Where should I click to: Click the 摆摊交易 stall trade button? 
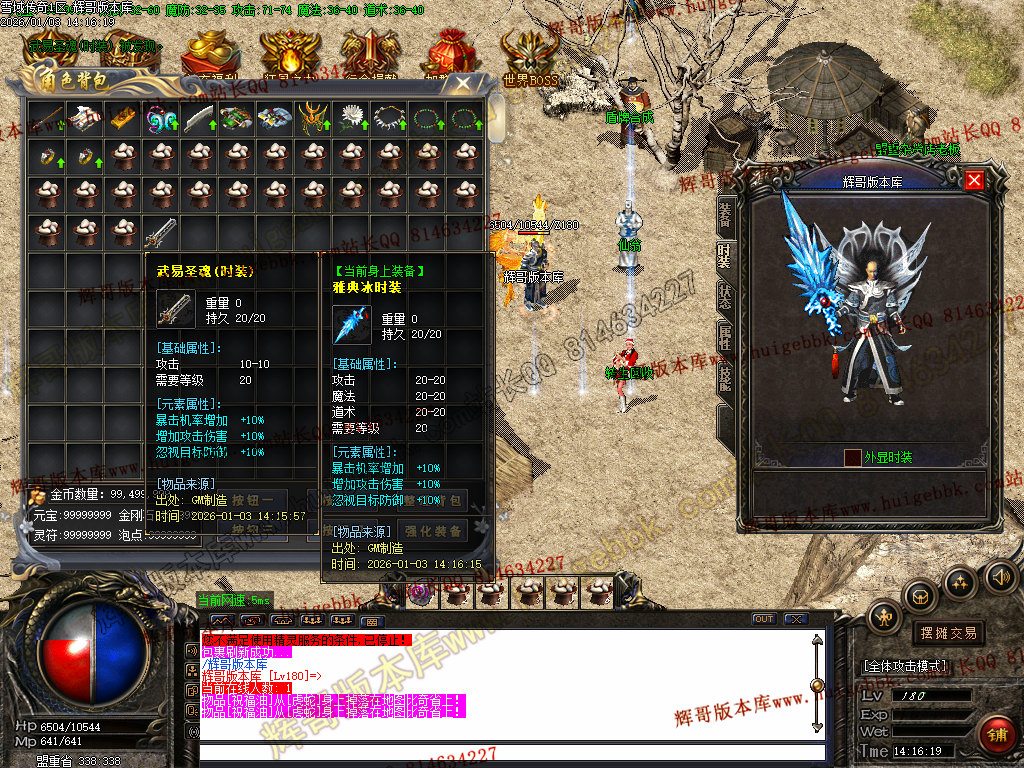(x=949, y=633)
